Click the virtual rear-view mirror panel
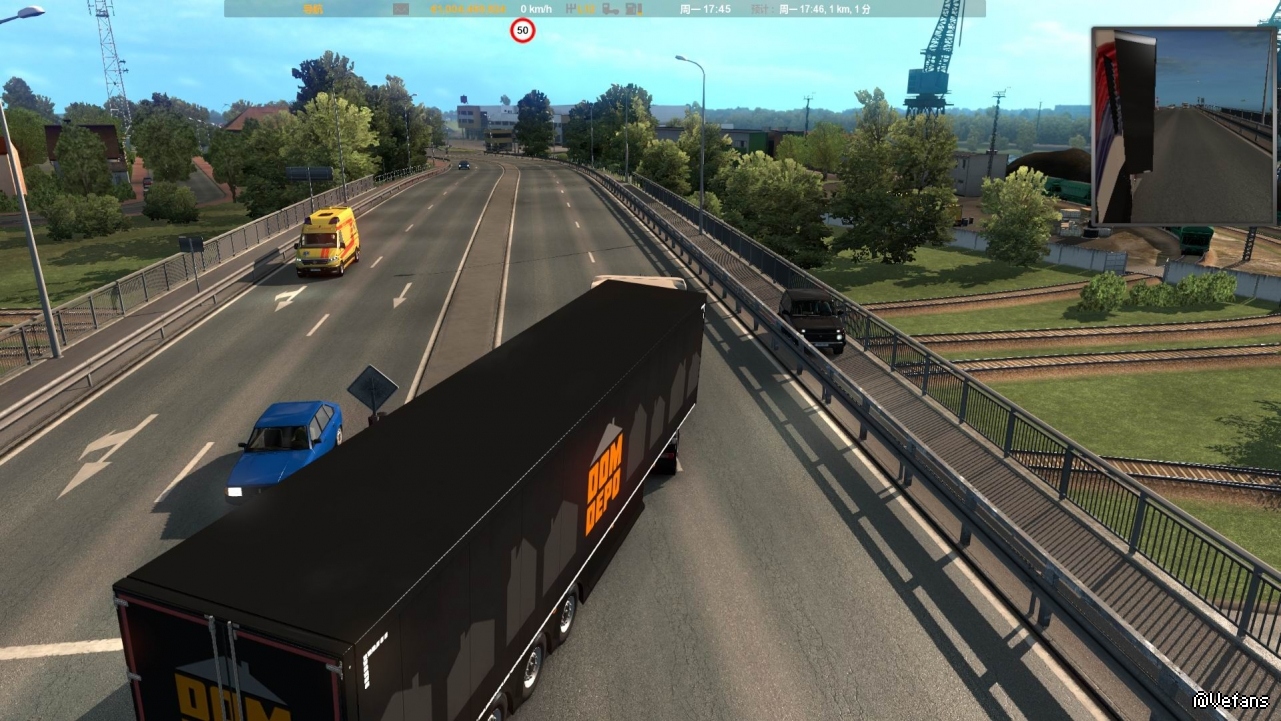Viewport: 1281px width, 721px height. point(1184,126)
